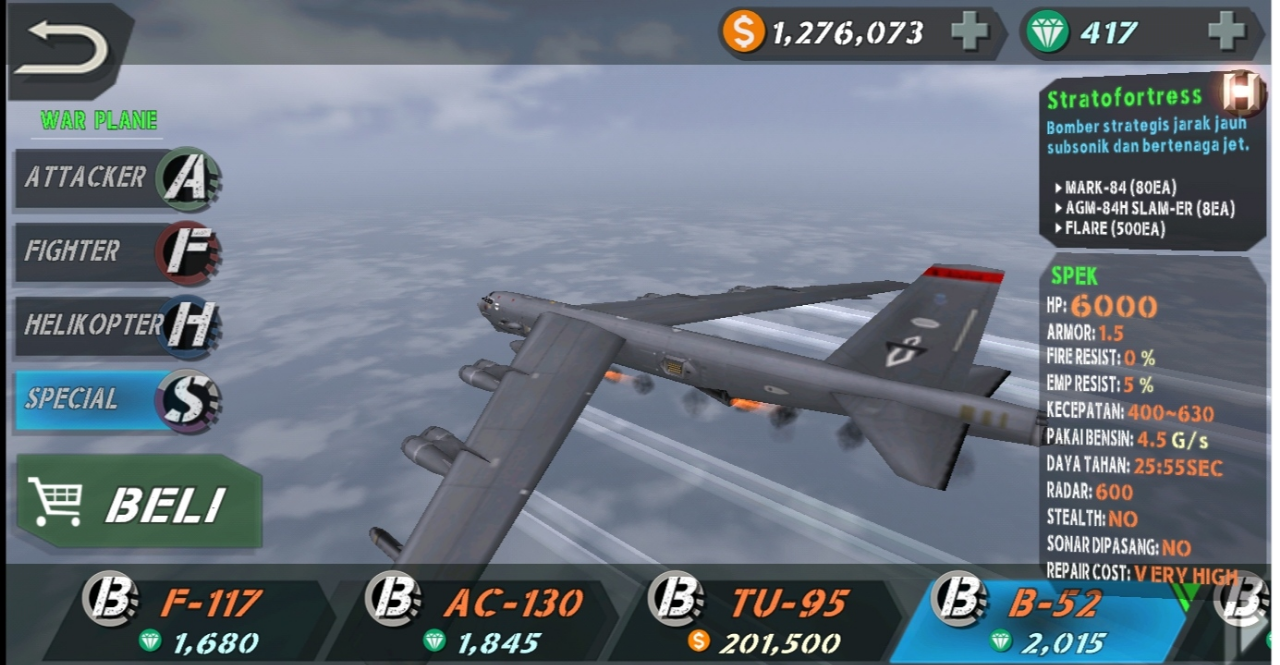
Task: Add more green gems with the plus button
Action: [1225, 33]
